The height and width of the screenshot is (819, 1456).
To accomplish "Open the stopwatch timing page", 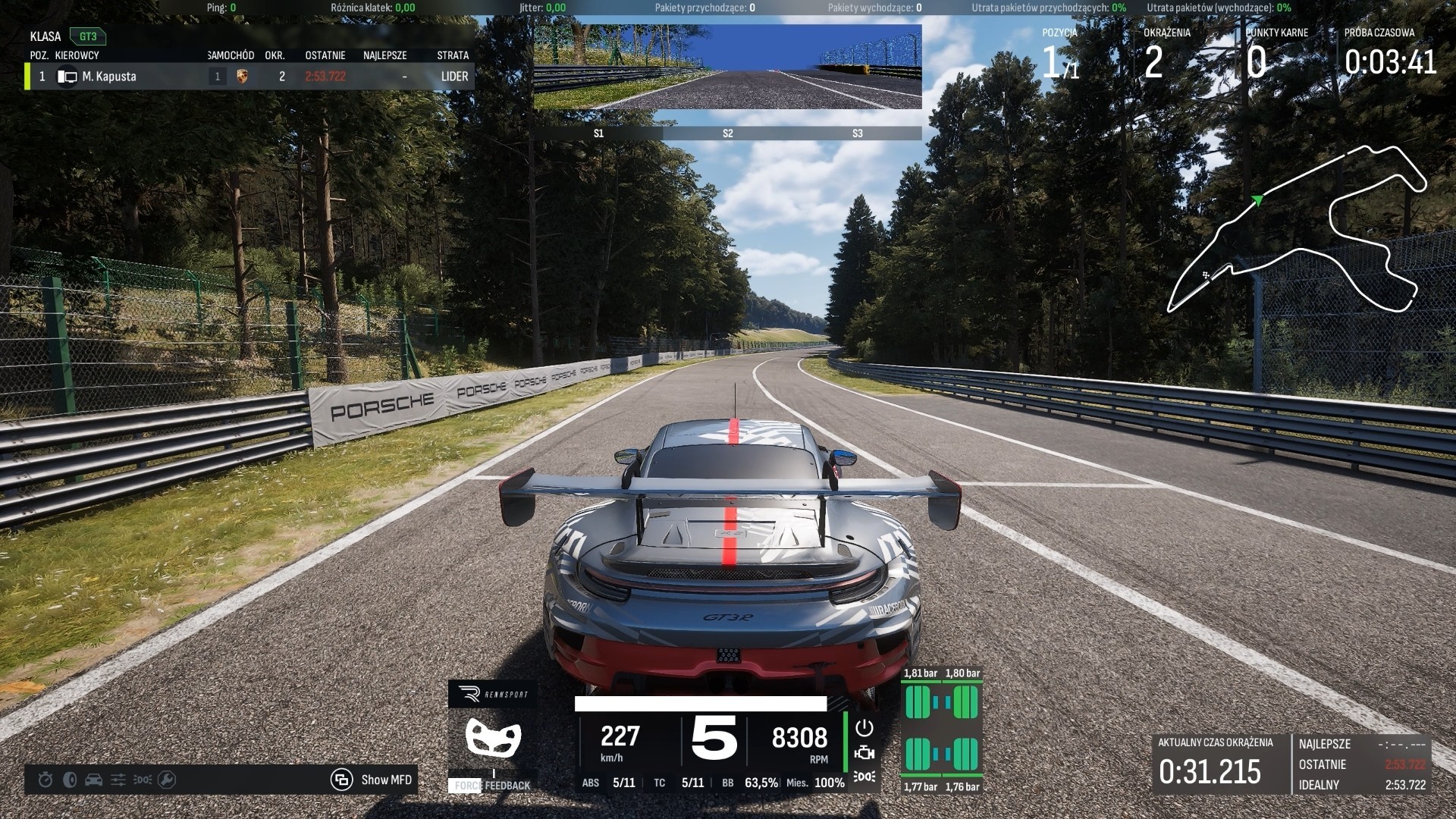I will 45,780.
